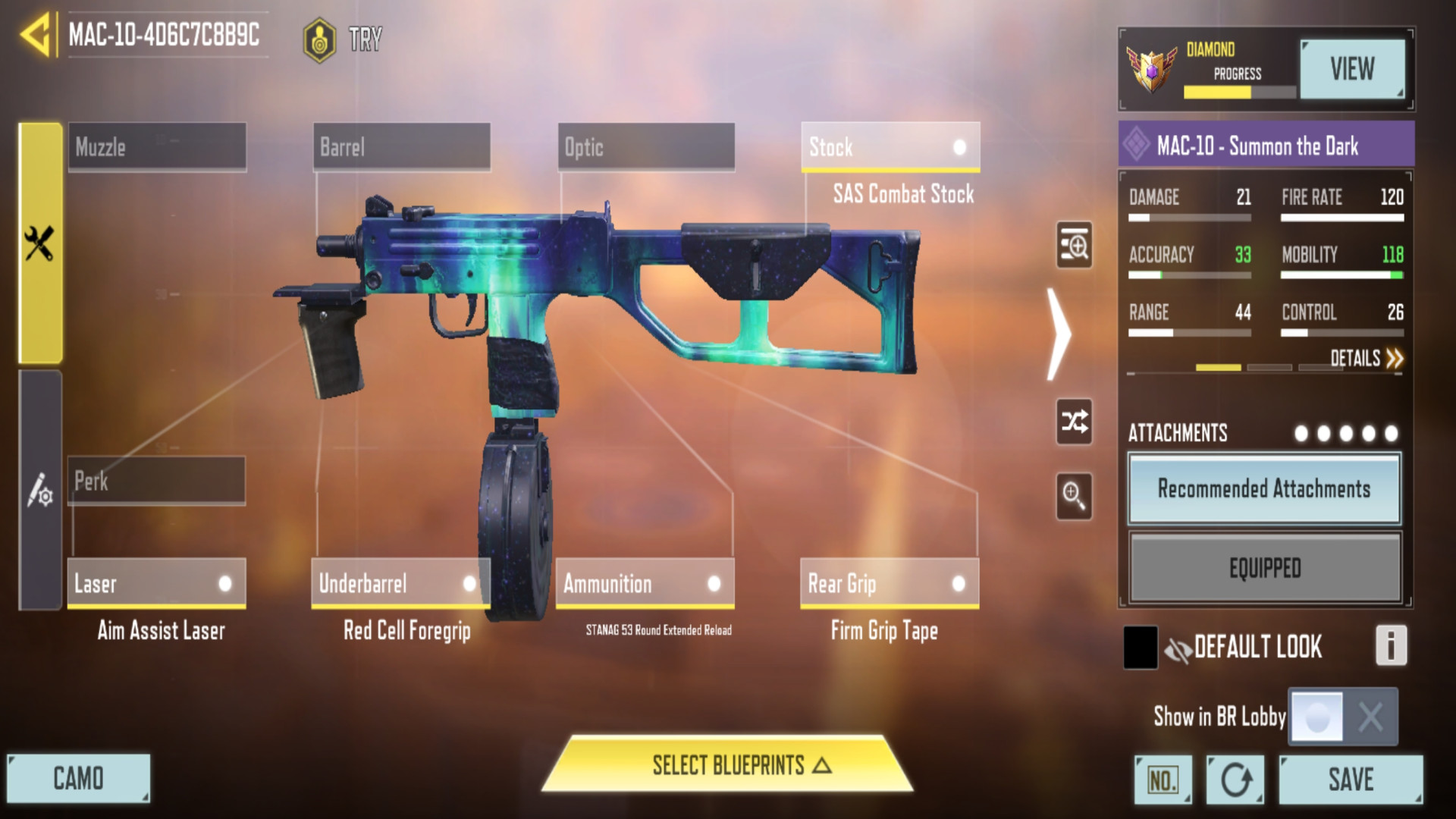View Diamond camo progress
Viewport: 1456px width, 819px height.
click(x=1352, y=69)
